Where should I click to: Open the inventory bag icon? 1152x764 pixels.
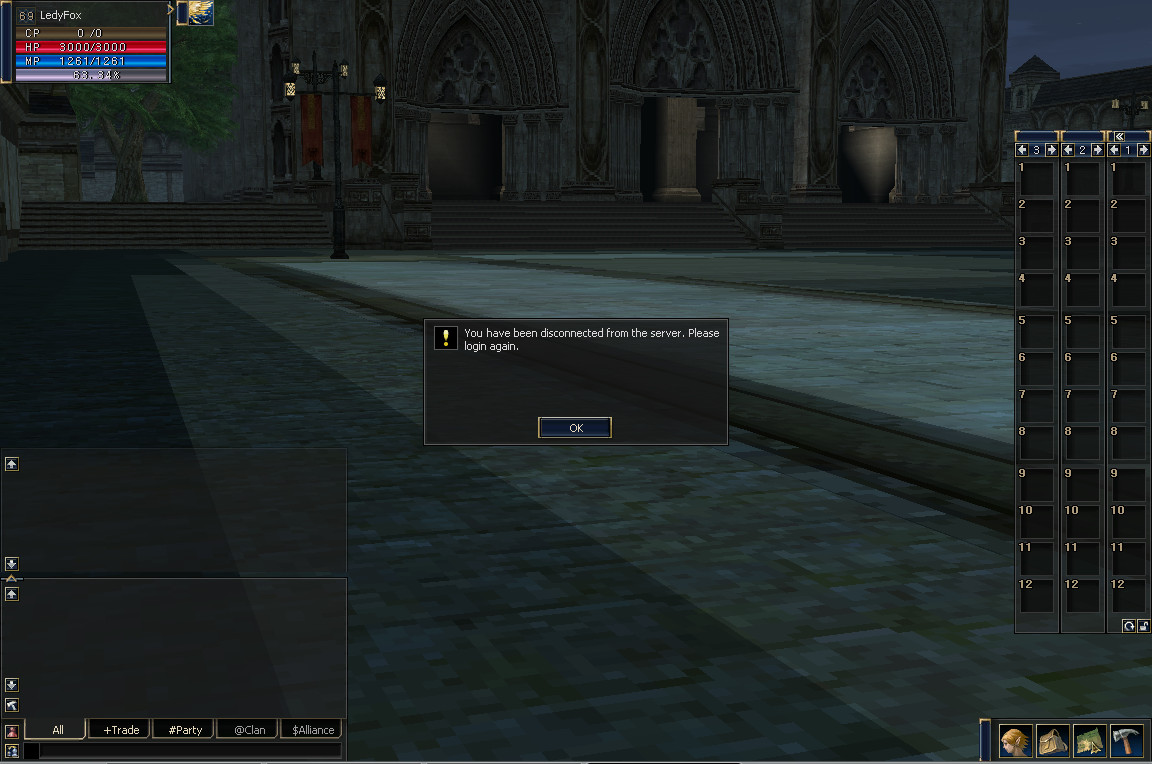1052,741
